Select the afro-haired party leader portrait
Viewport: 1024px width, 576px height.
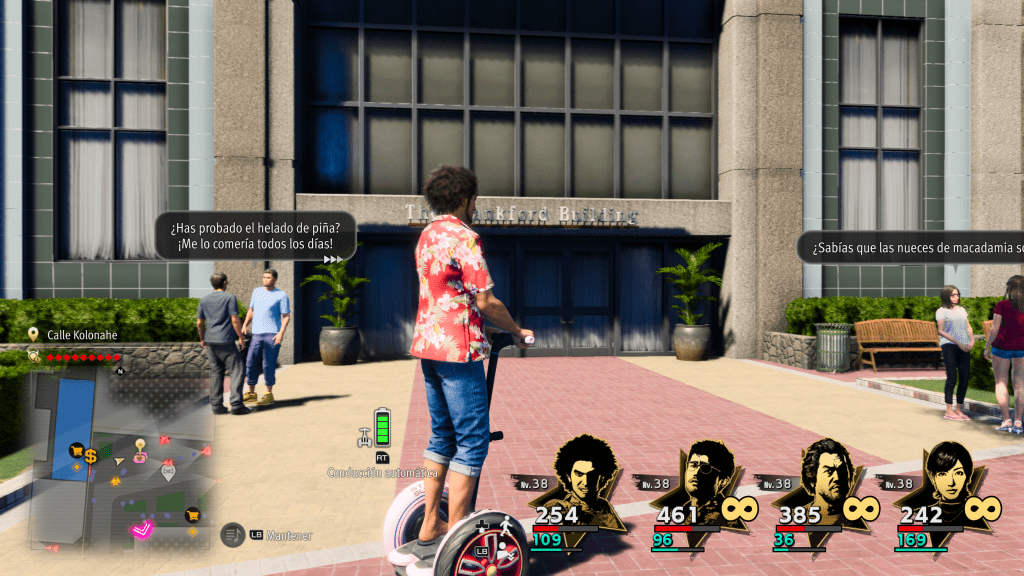[583, 485]
